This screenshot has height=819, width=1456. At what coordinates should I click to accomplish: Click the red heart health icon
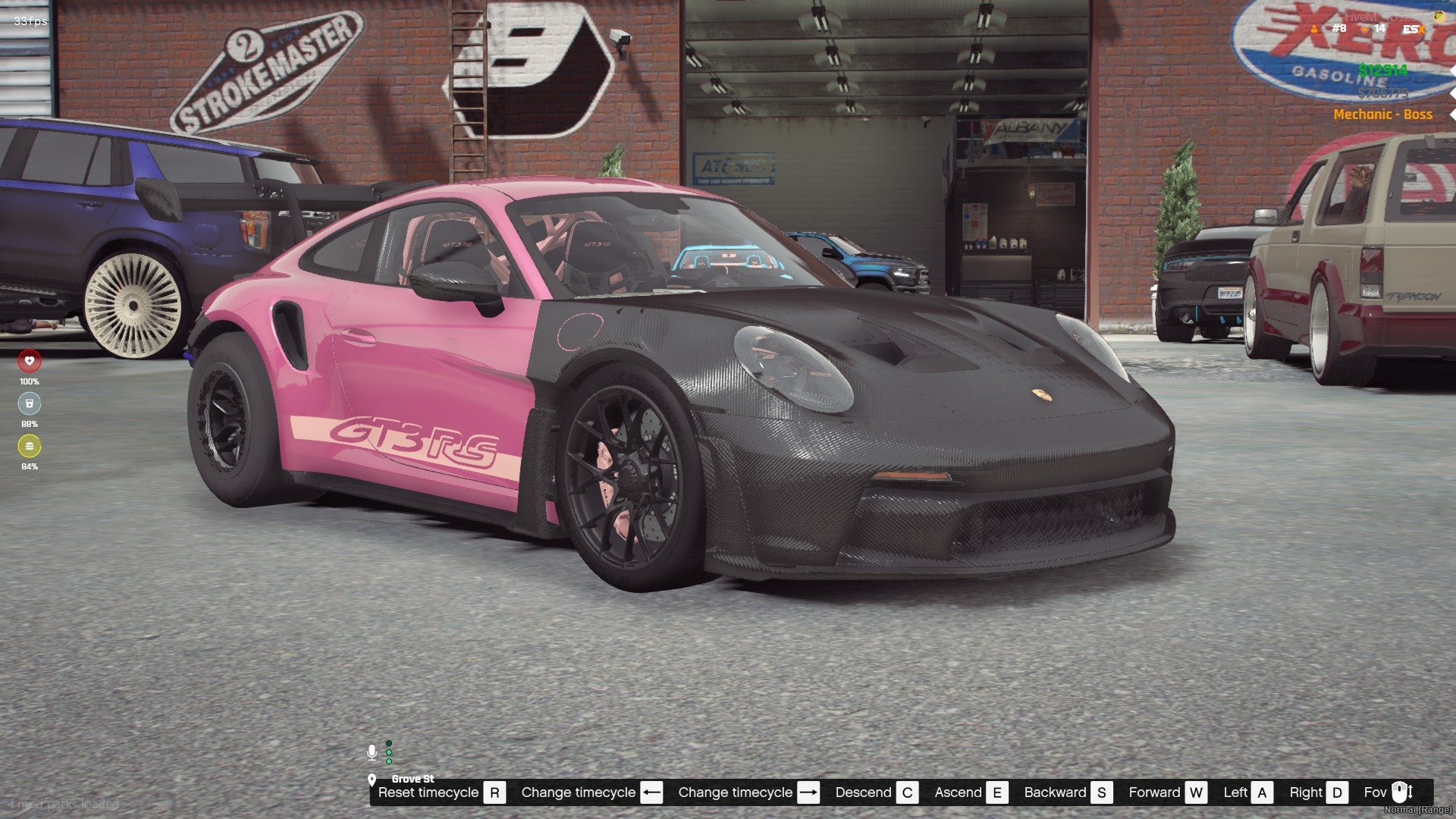click(x=30, y=361)
